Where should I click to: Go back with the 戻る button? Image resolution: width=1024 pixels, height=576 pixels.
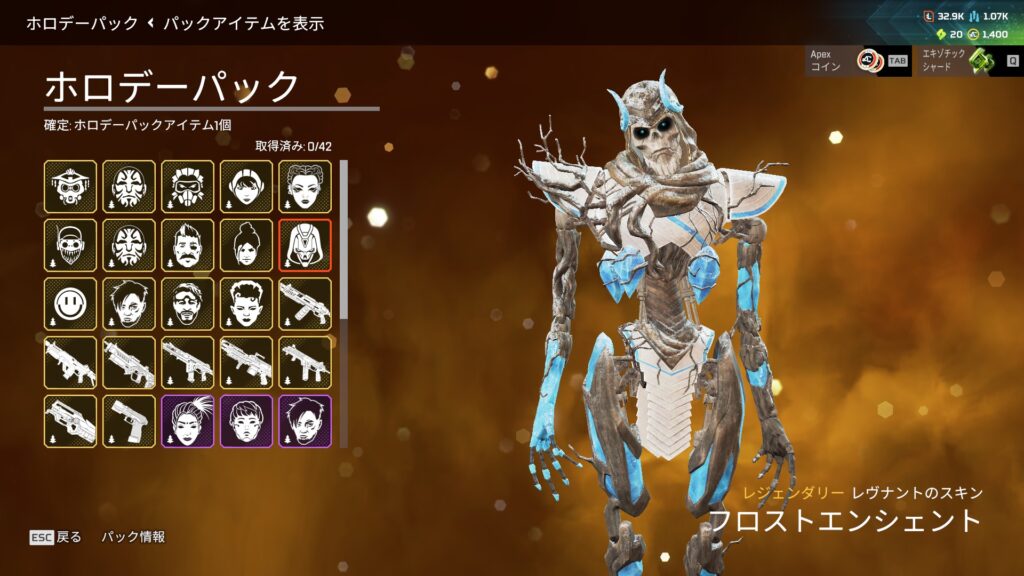(x=56, y=537)
